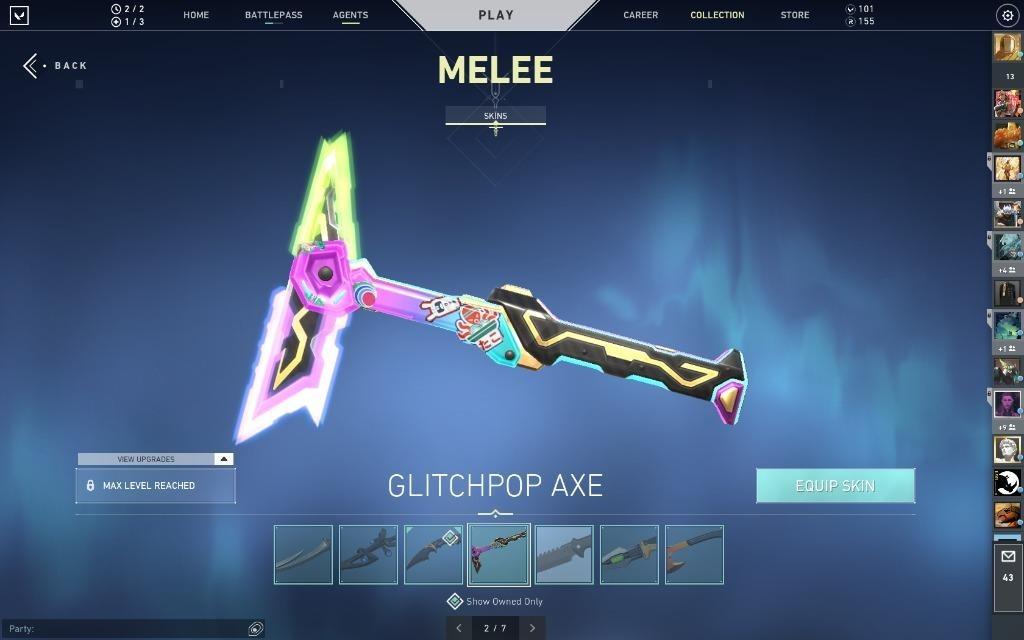Select the curved blade skin thumbnail
The image size is (1024, 640).
click(x=303, y=555)
